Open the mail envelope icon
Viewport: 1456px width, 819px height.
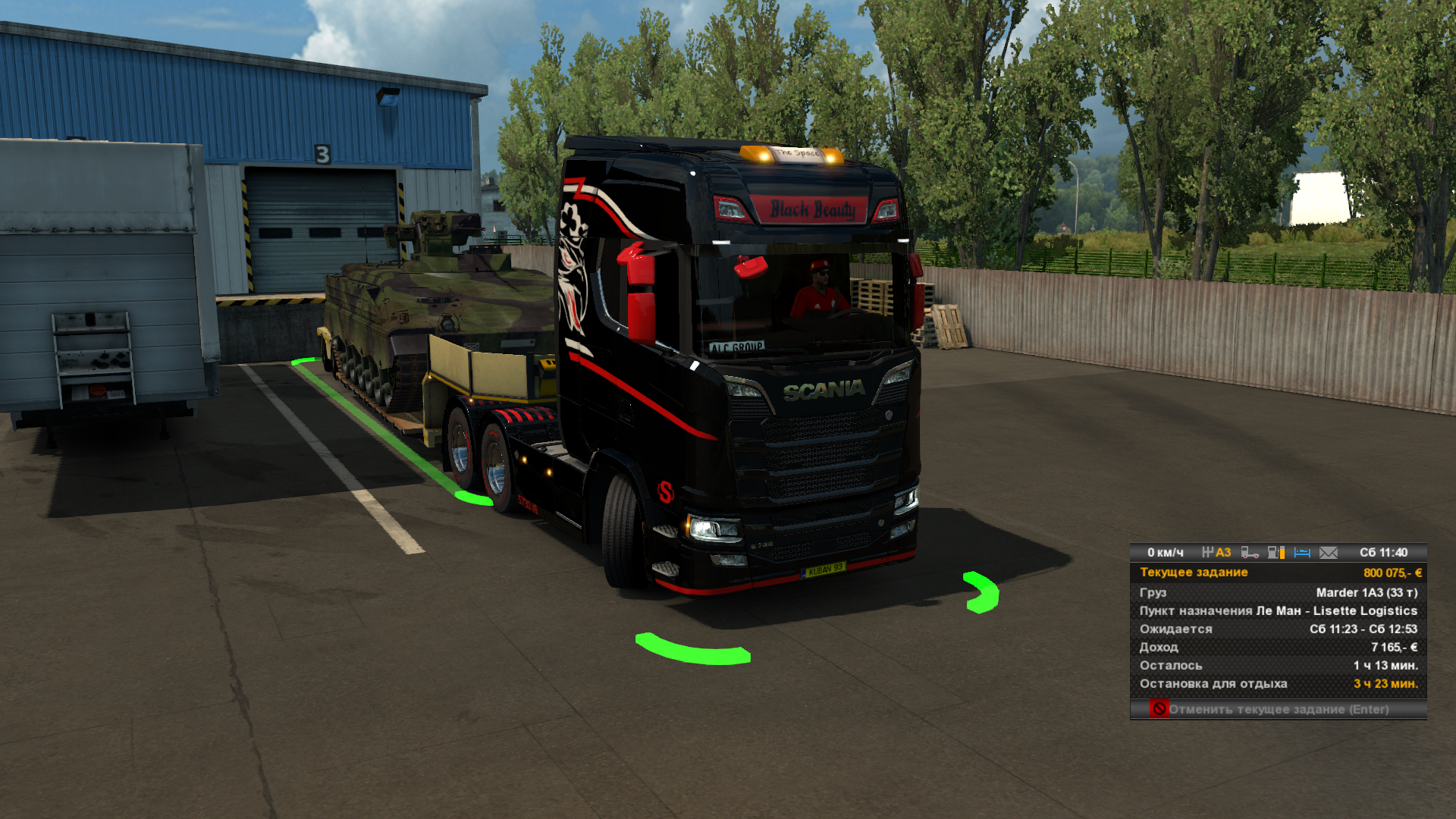pos(1329,553)
